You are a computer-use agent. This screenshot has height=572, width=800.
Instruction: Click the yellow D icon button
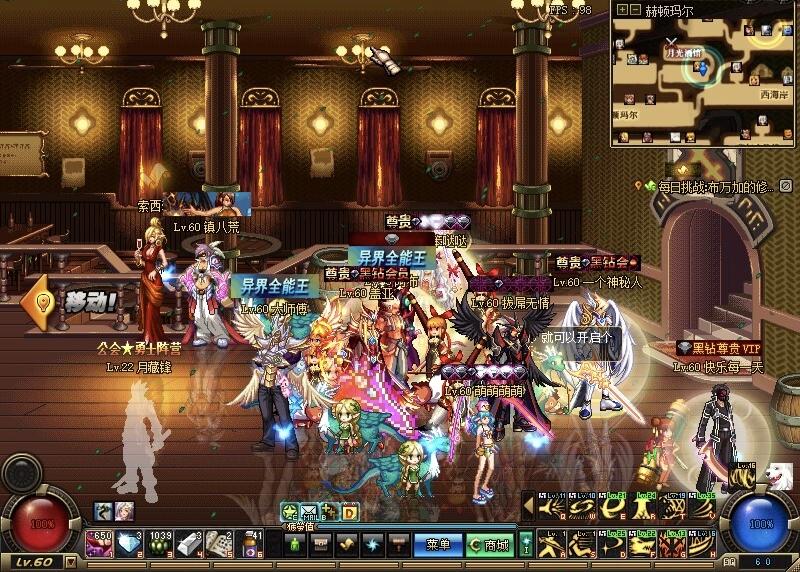(350, 512)
